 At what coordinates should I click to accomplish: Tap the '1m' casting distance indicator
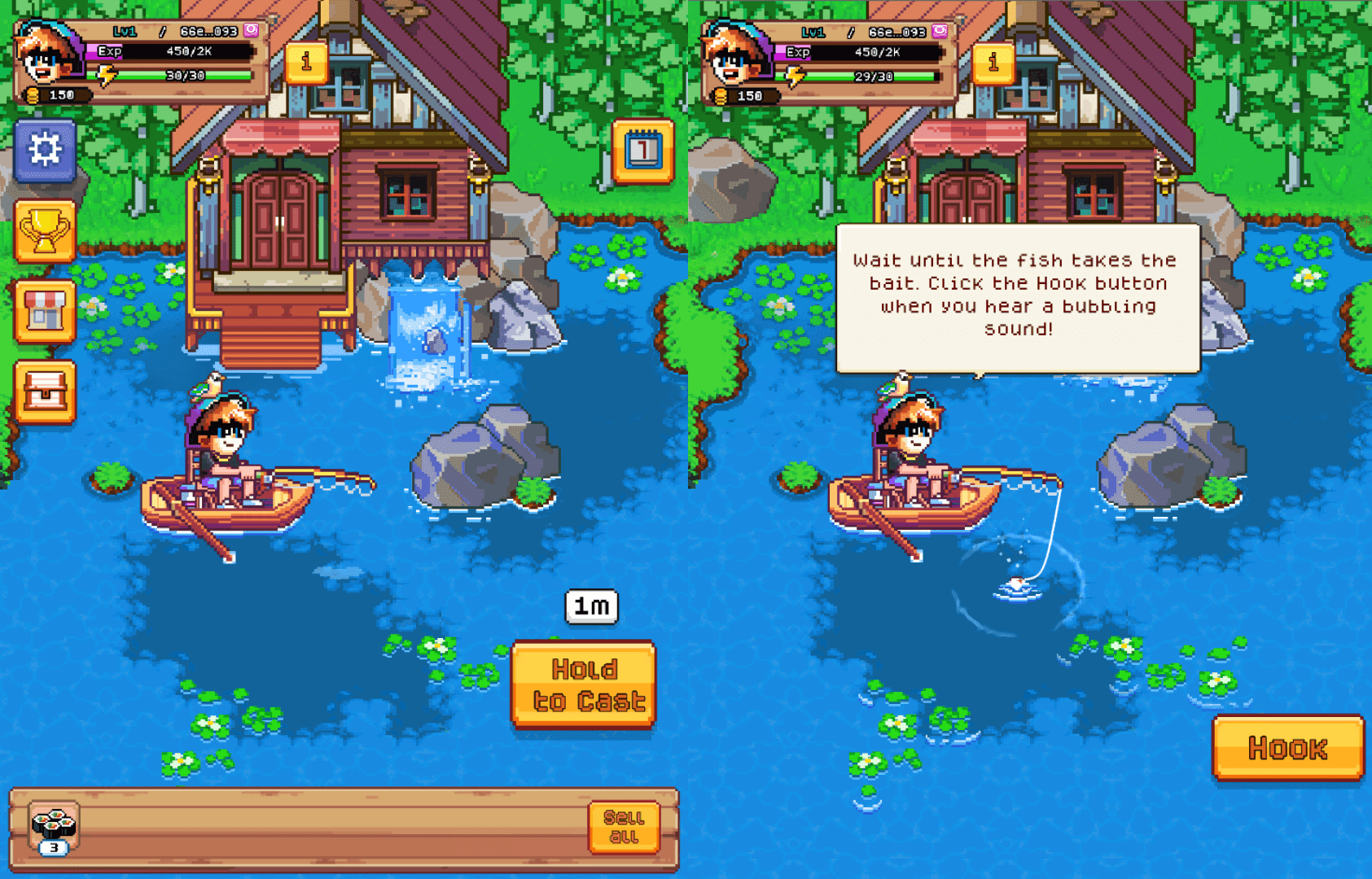click(593, 607)
